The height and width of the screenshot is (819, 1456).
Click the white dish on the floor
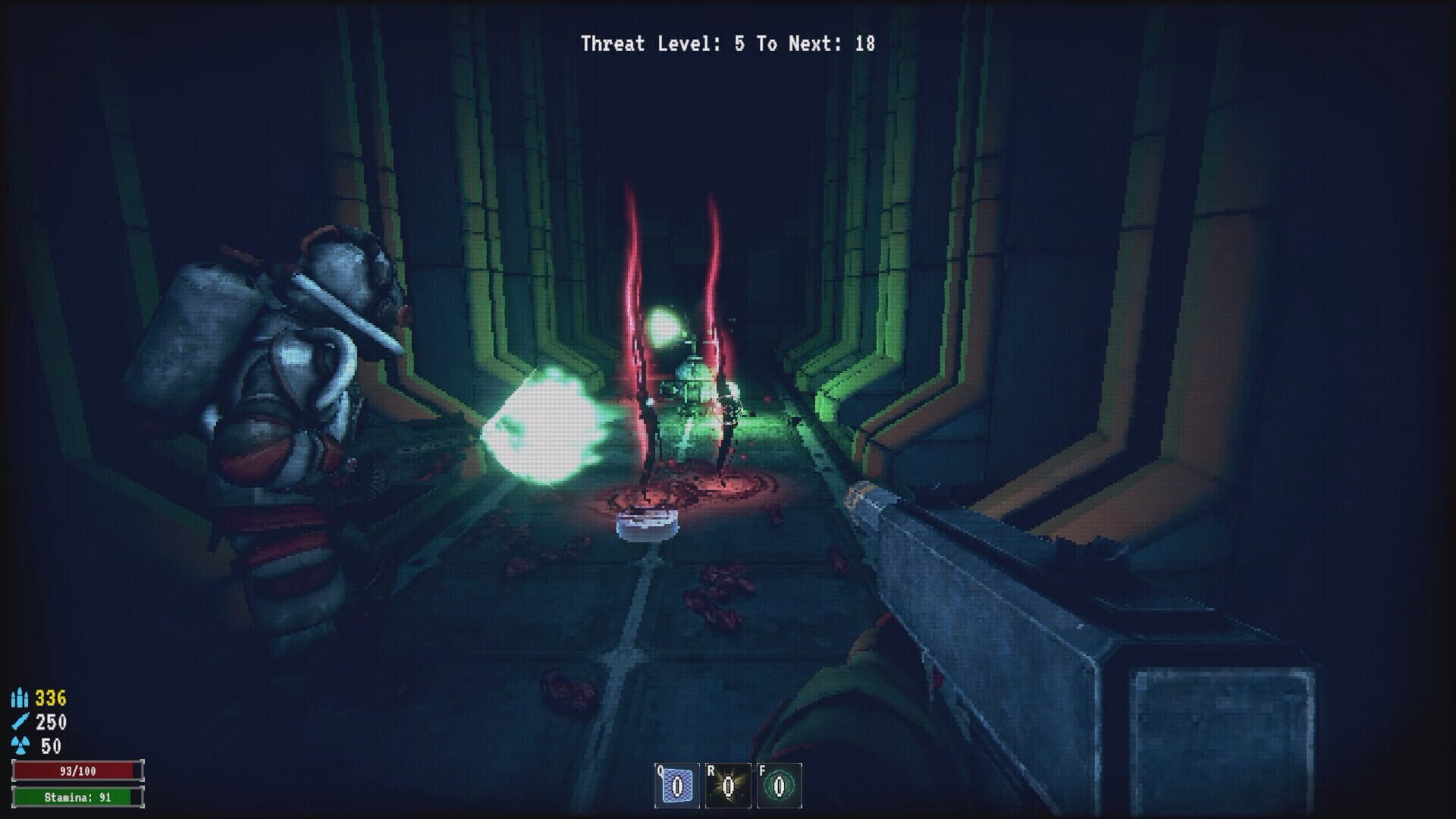(648, 525)
